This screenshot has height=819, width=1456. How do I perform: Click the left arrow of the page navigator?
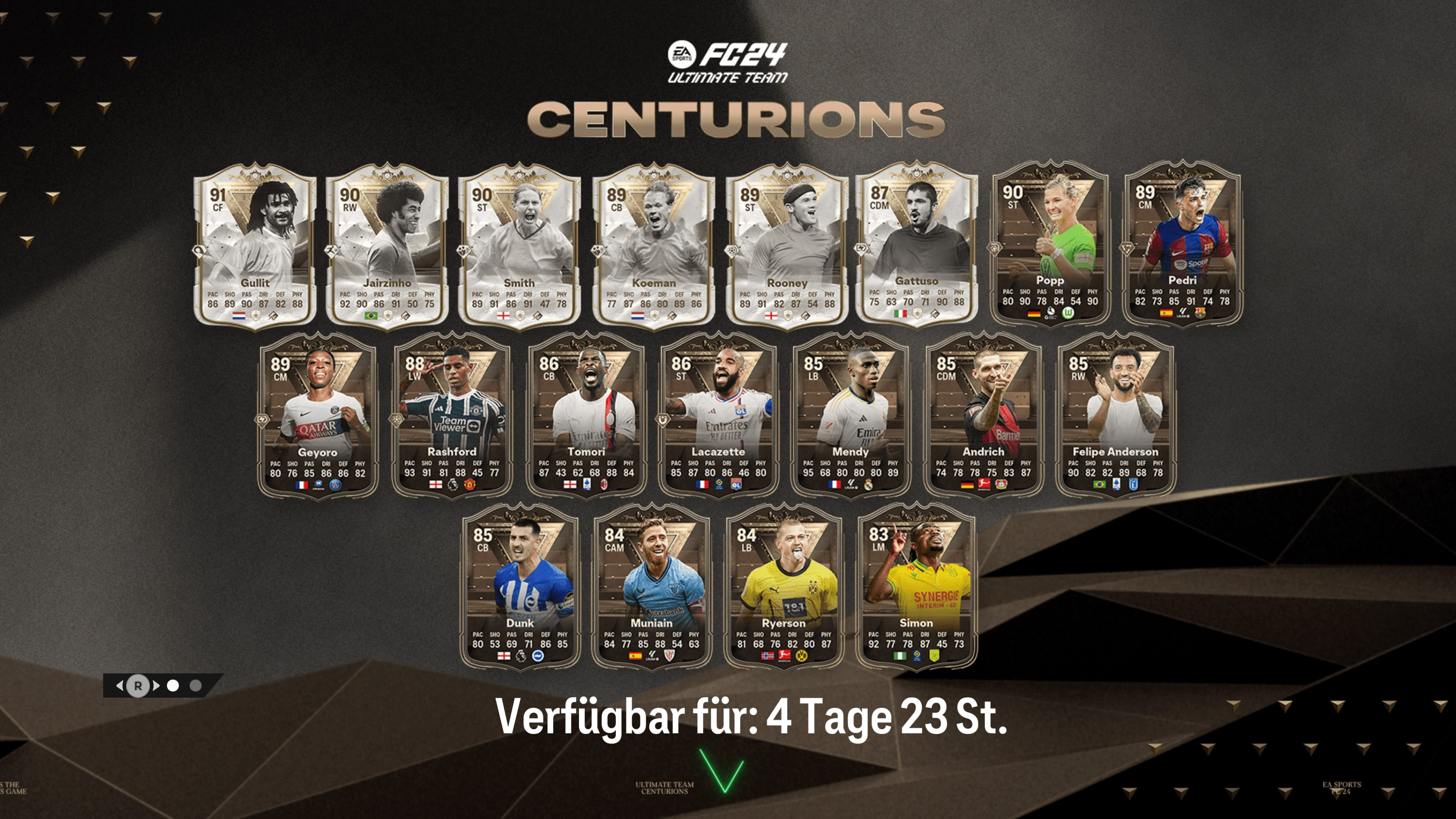click(x=121, y=685)
